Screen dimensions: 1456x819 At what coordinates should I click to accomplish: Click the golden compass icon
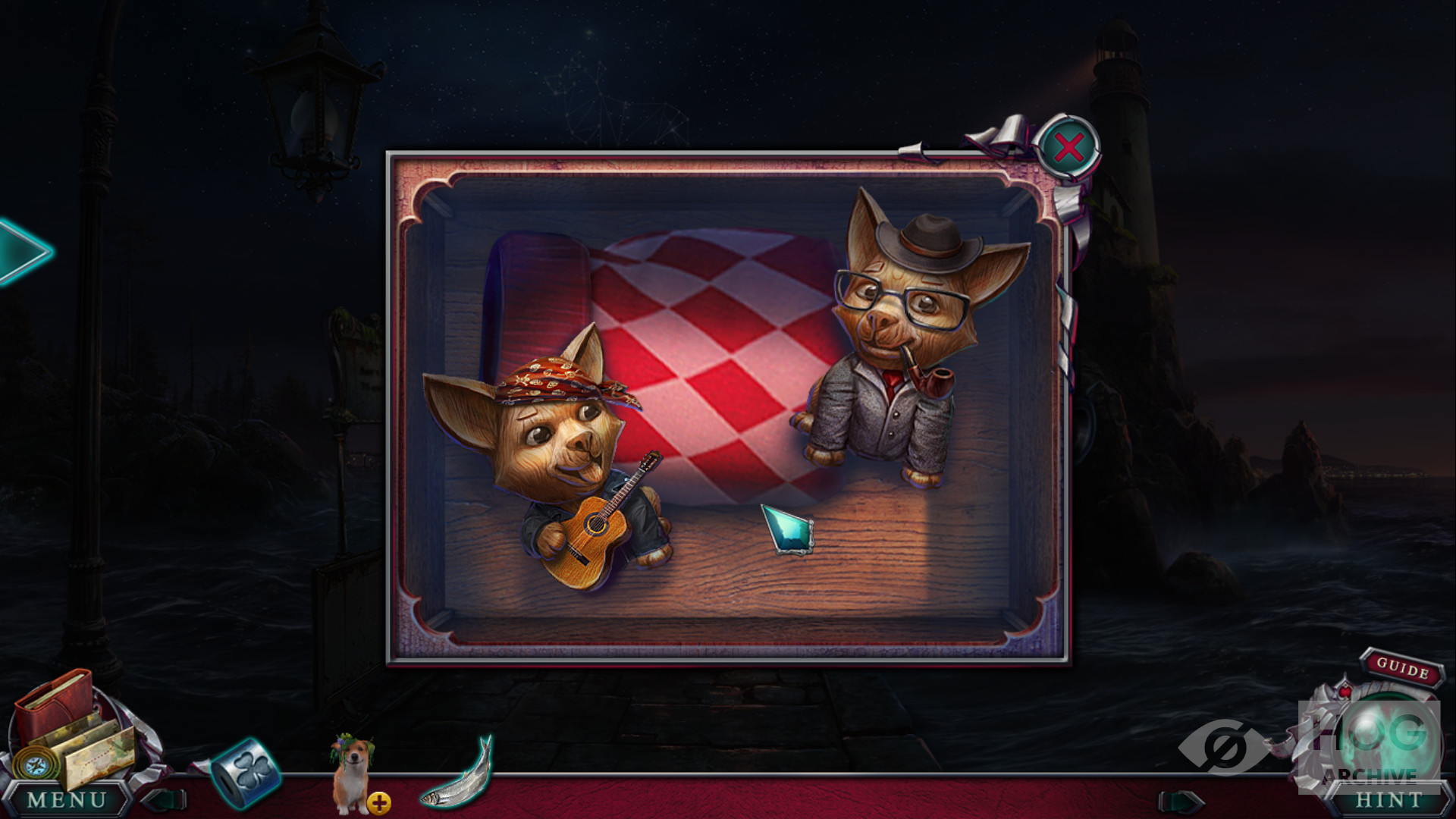pos(33,764)
